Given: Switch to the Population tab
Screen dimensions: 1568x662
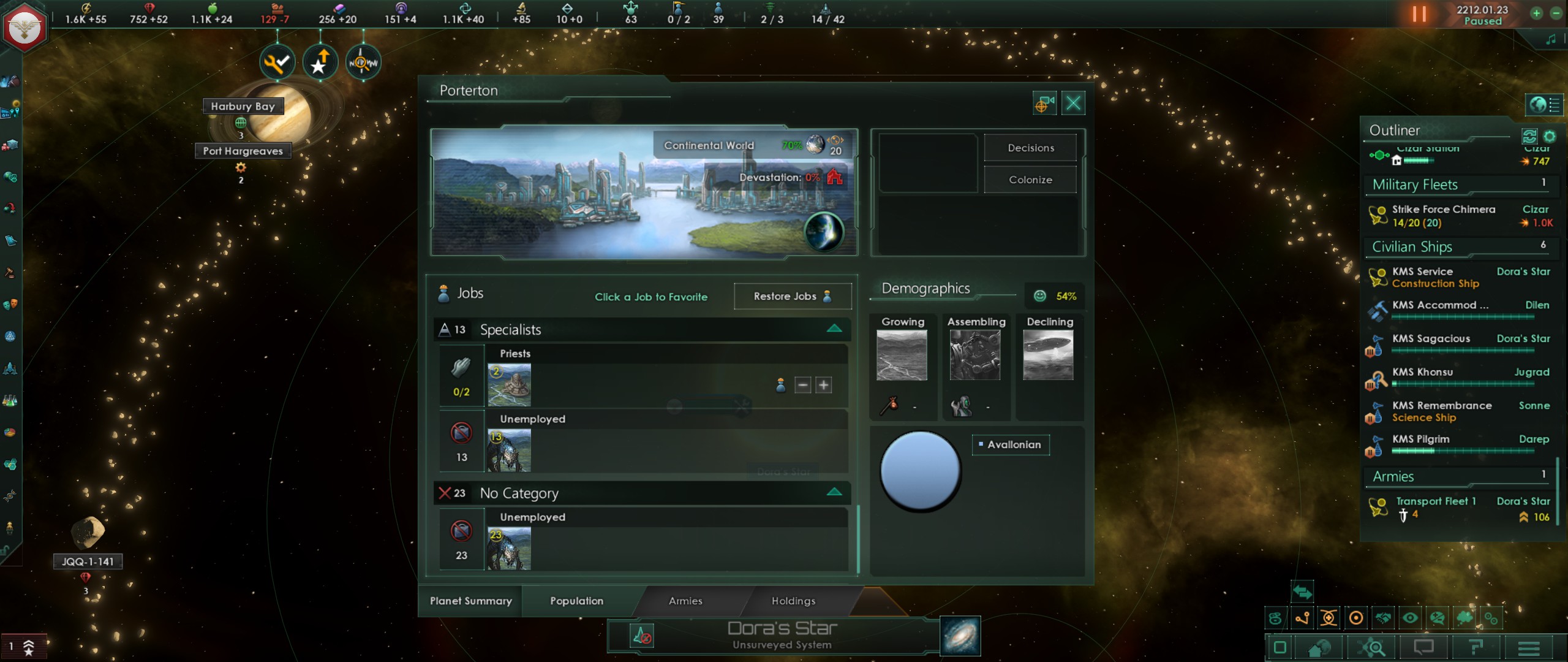Looking at the screenshot, I should click(x=576, y=601).
